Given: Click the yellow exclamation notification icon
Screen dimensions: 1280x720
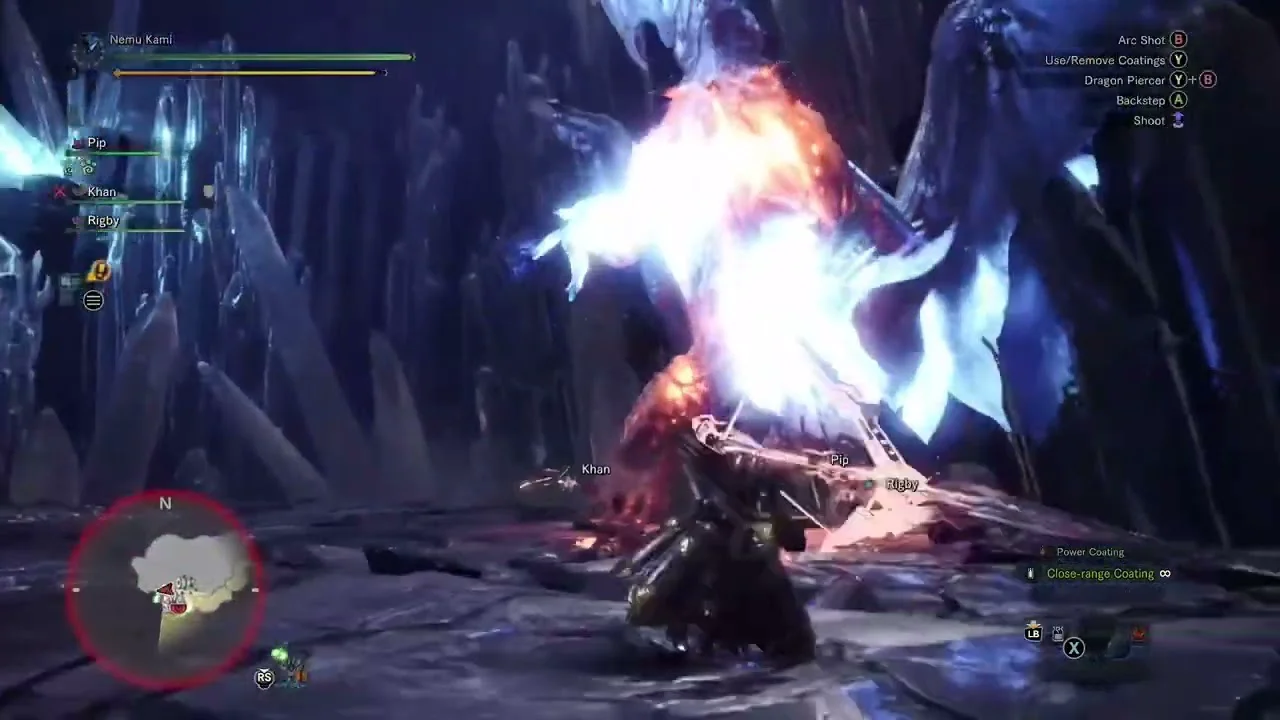Looking at the screenshot, I should pos(98,271).
